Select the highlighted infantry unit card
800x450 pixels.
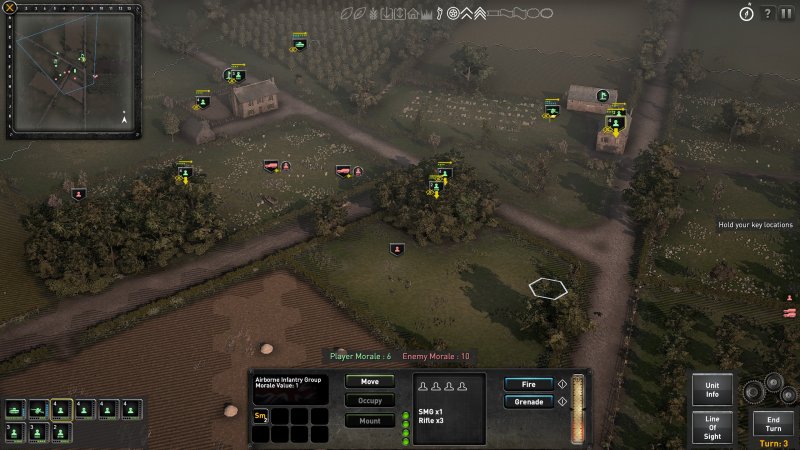(x=61, y=409)
